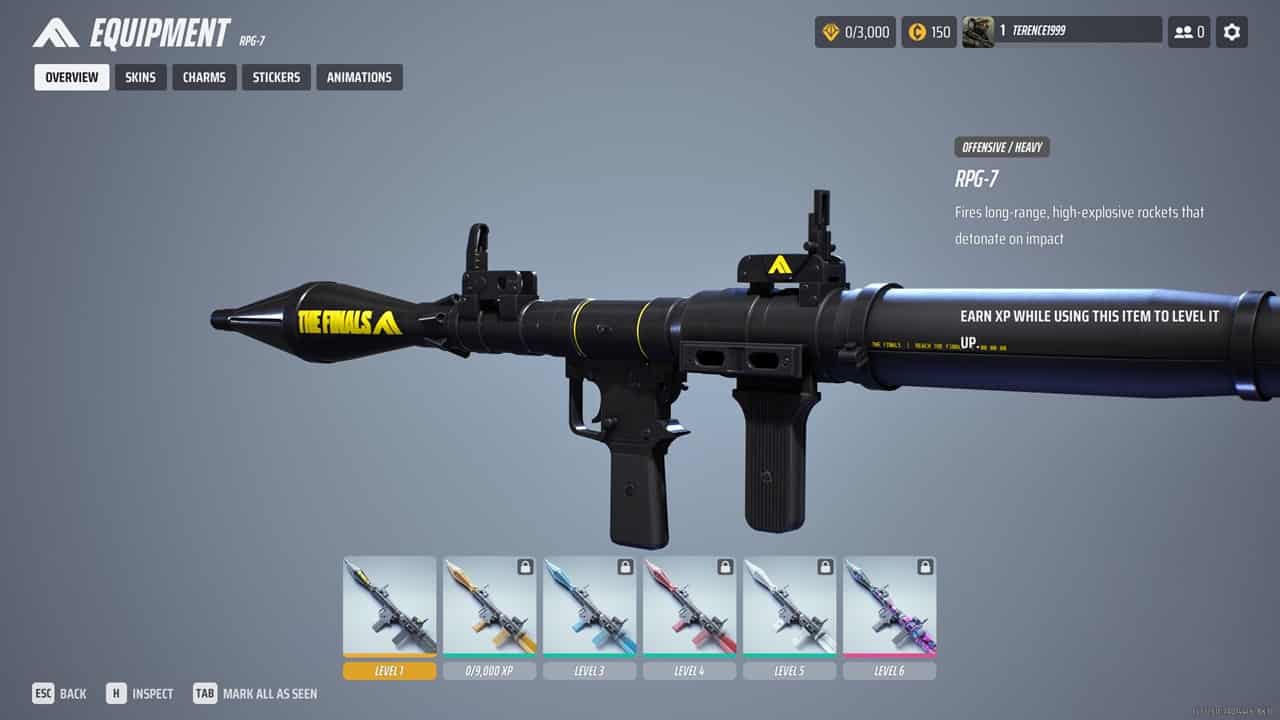Choose the locked gold 9,000 XP skin
1280x720 pixels.
point(489,606)
